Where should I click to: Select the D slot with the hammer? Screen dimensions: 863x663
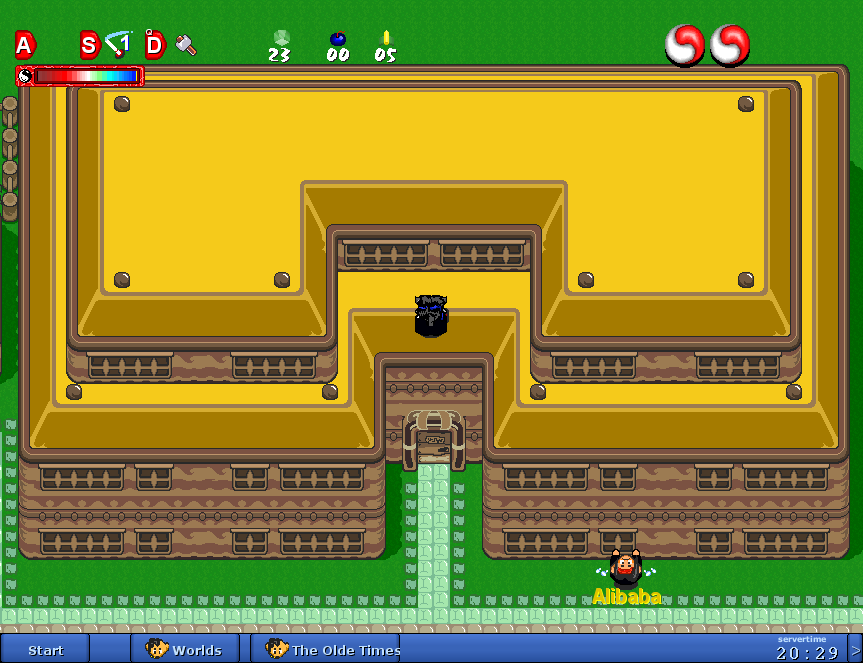tap(170, 44)
